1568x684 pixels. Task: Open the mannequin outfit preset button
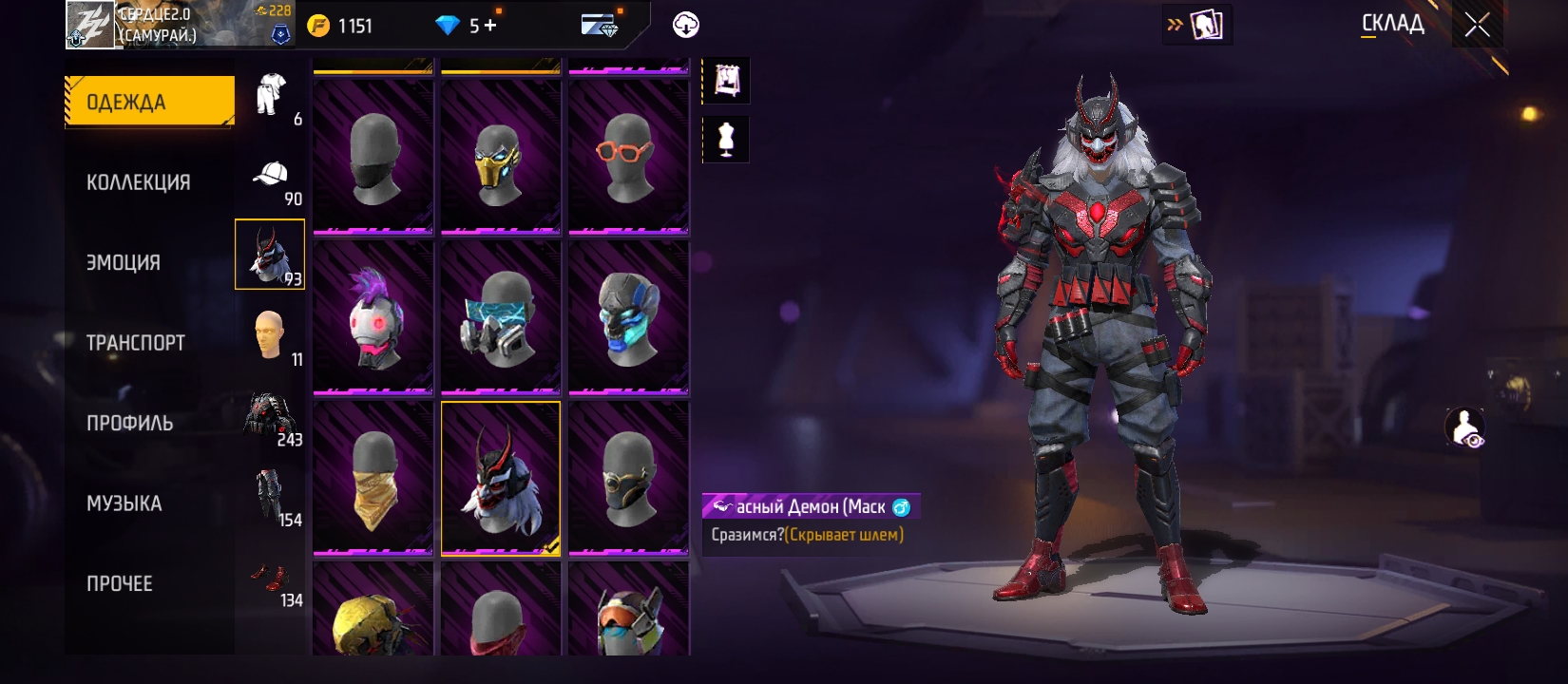coord(726,140)
